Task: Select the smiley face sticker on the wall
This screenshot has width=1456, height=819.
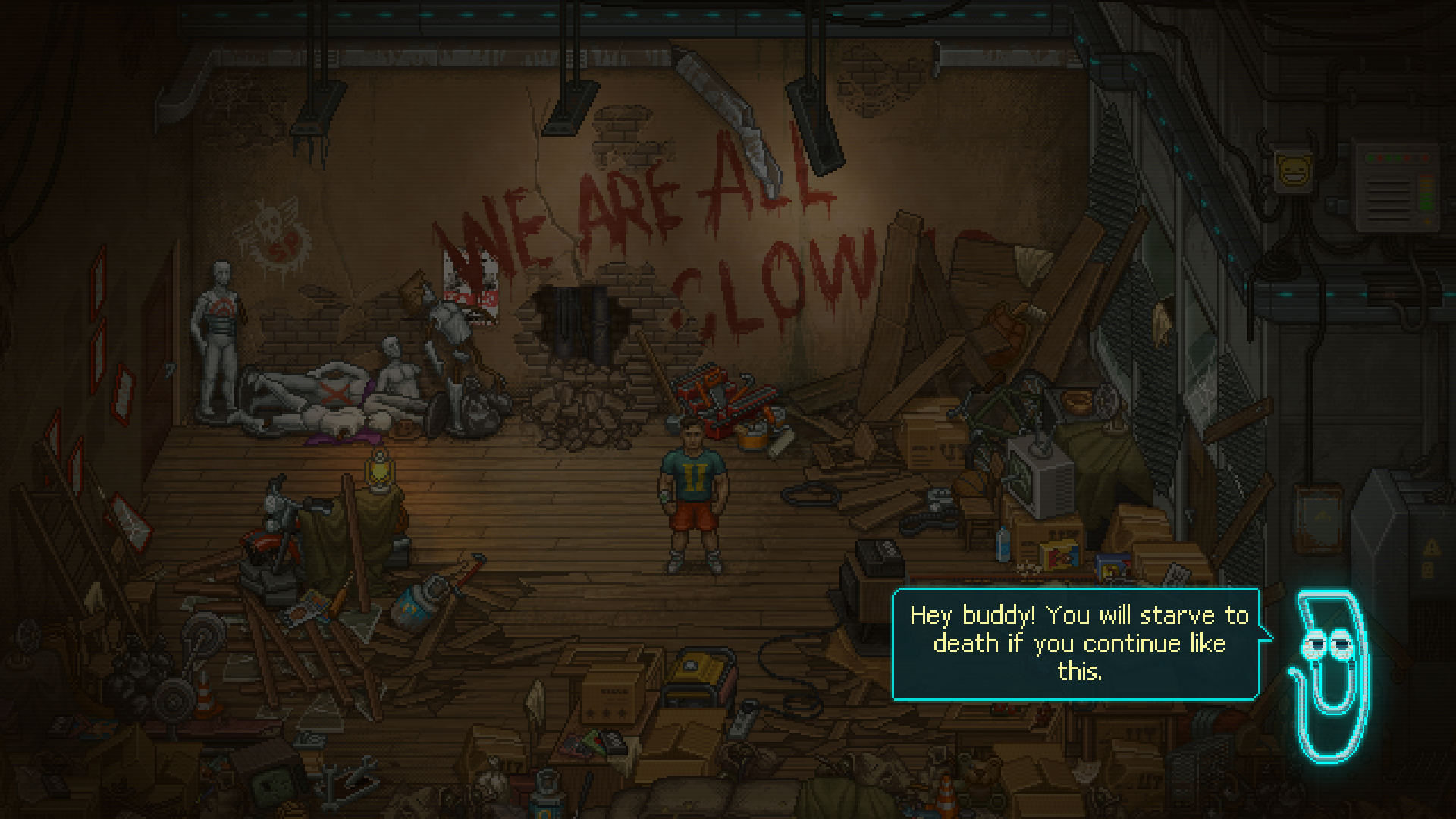Action: coord(1294,171)
